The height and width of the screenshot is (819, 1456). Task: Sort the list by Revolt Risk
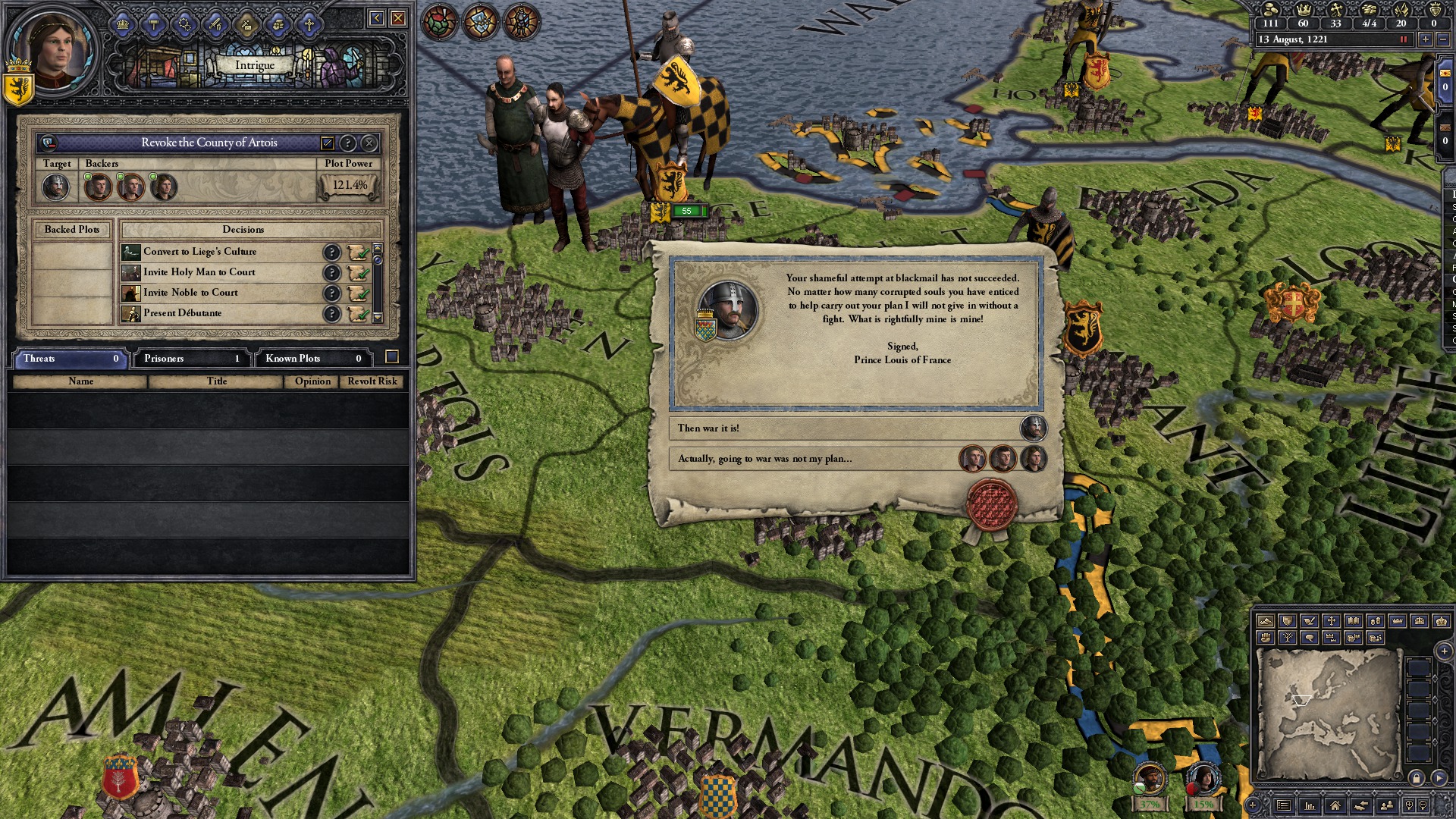point(372,381)
